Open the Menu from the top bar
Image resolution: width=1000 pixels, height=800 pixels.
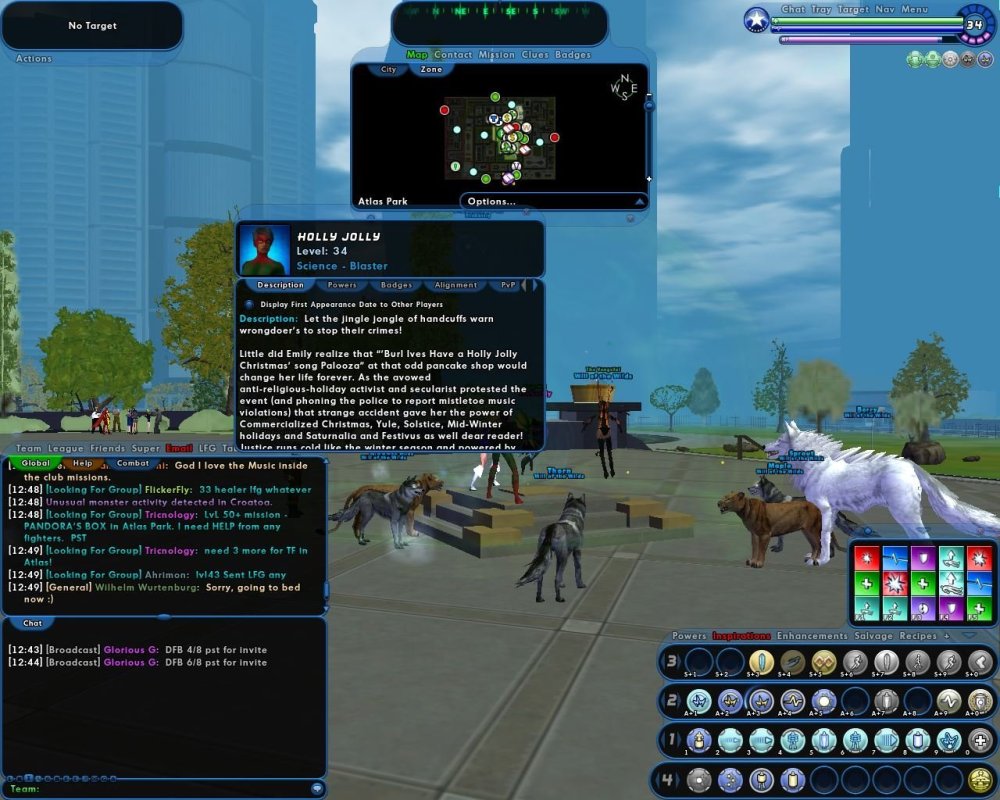tap(915, 10)
